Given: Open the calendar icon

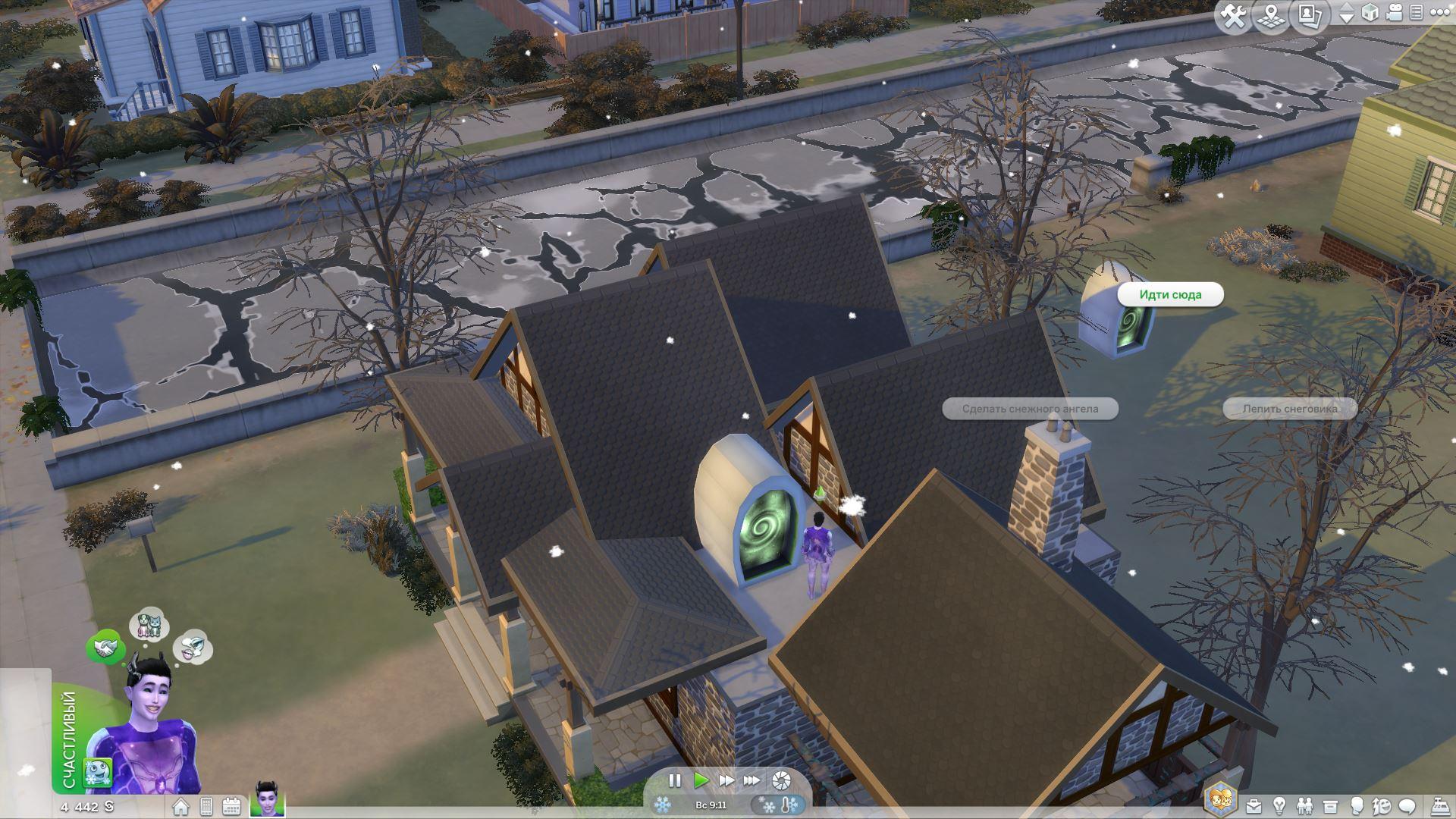Looking at the screenshot, I should 231,806.
